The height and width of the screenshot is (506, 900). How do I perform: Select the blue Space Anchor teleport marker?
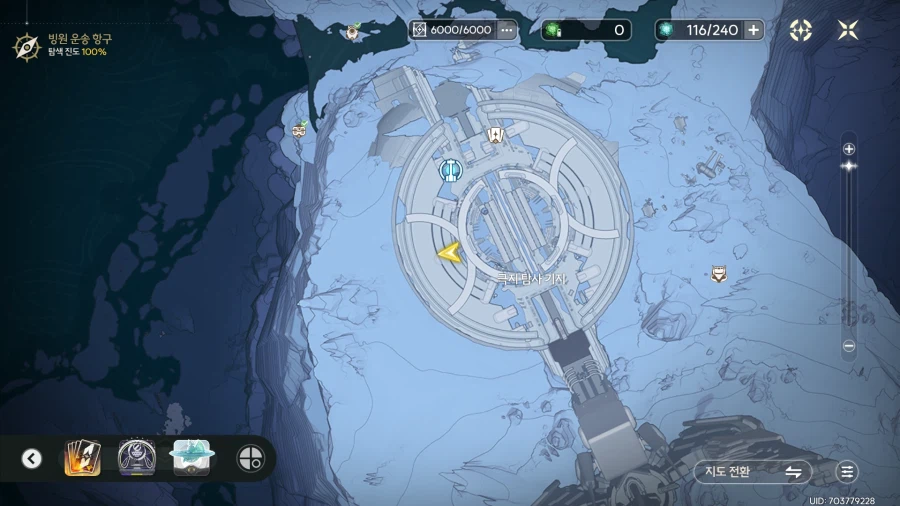pyautogui.click(x=450, y=170)
